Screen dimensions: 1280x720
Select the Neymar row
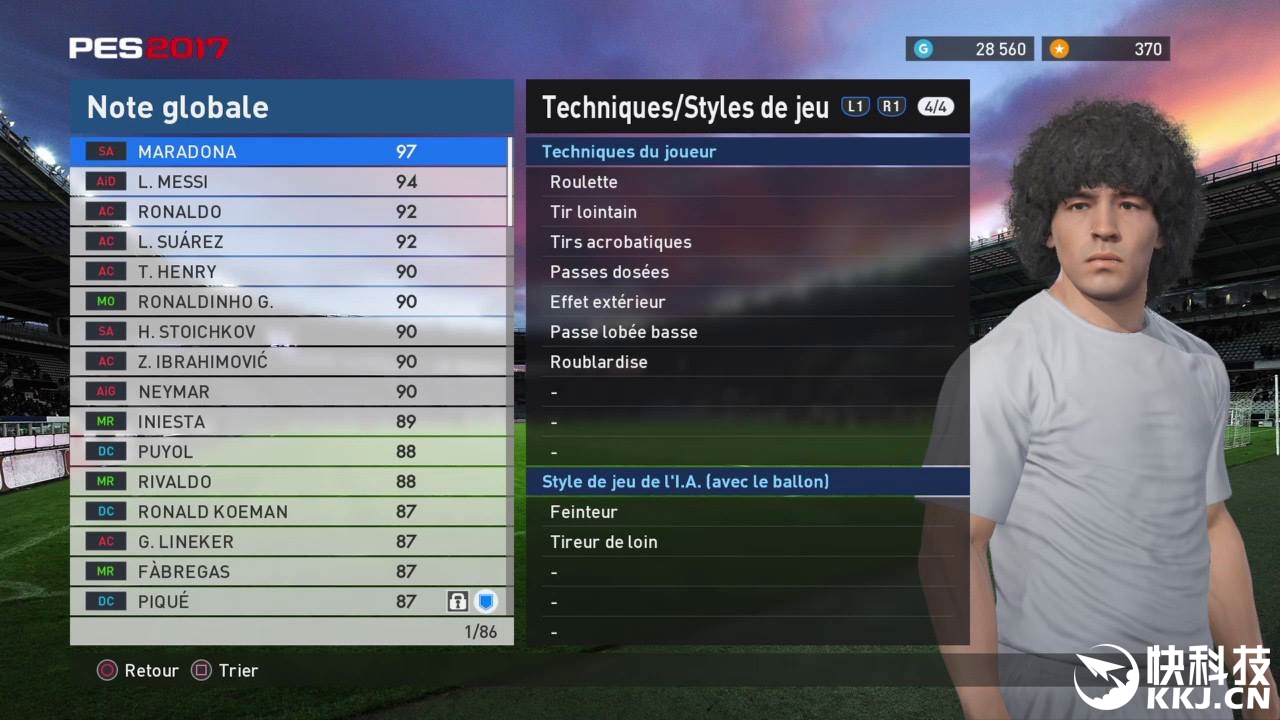click(x=290, y=392)
